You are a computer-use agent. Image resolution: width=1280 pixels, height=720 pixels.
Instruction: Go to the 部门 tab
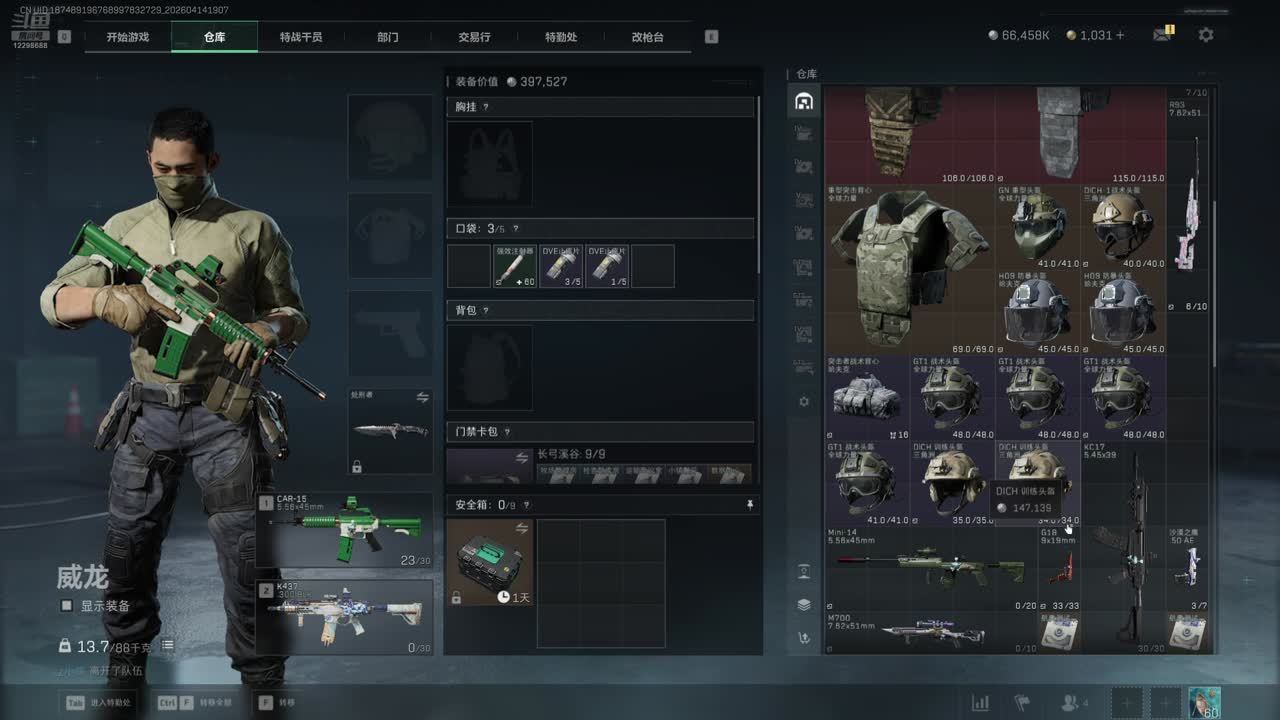(388, 37)
